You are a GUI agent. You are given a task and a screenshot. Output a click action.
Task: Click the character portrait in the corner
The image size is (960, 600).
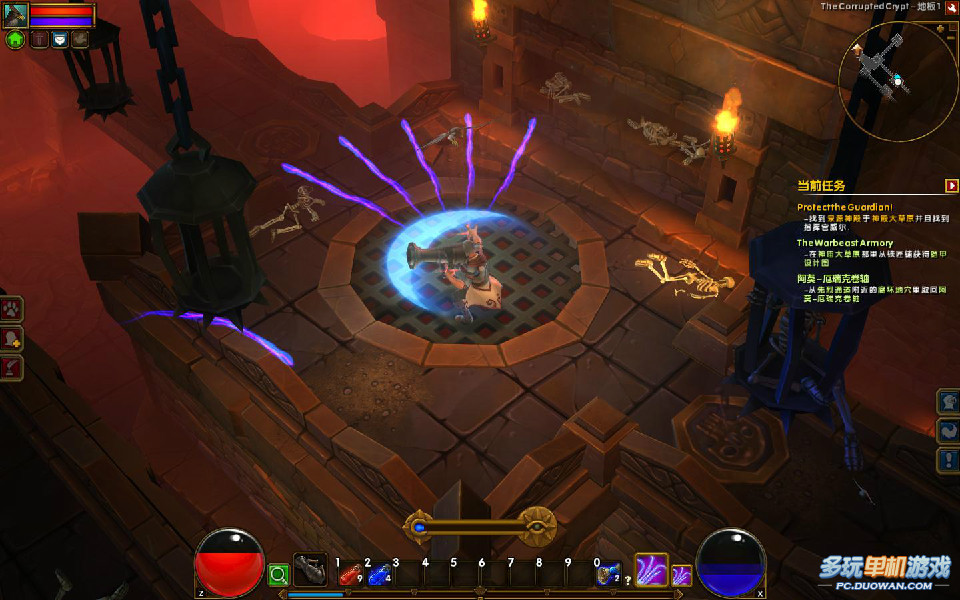pyautogui.click(x=15, y=15)
